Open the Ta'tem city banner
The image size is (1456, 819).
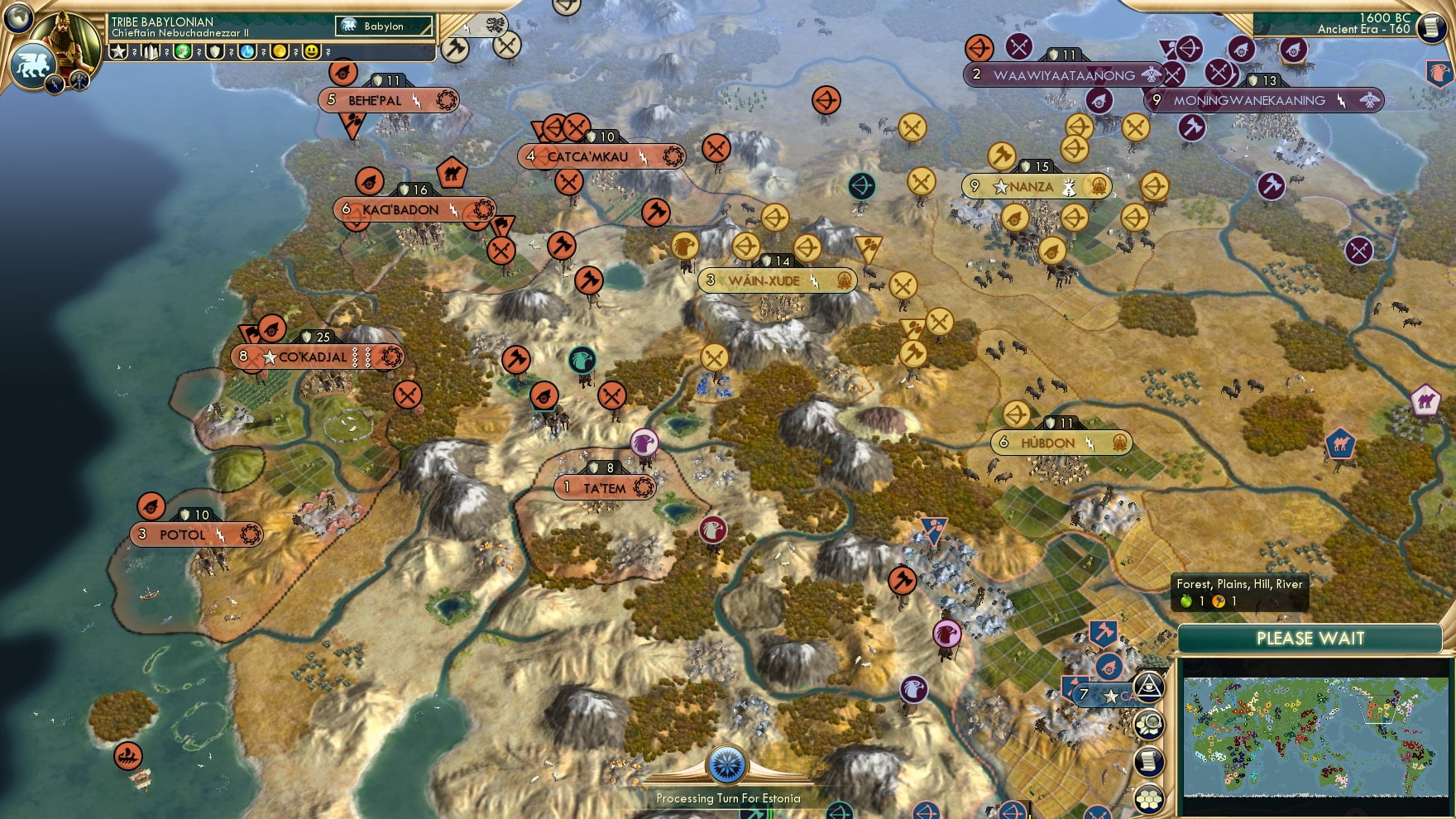(605, 488)
